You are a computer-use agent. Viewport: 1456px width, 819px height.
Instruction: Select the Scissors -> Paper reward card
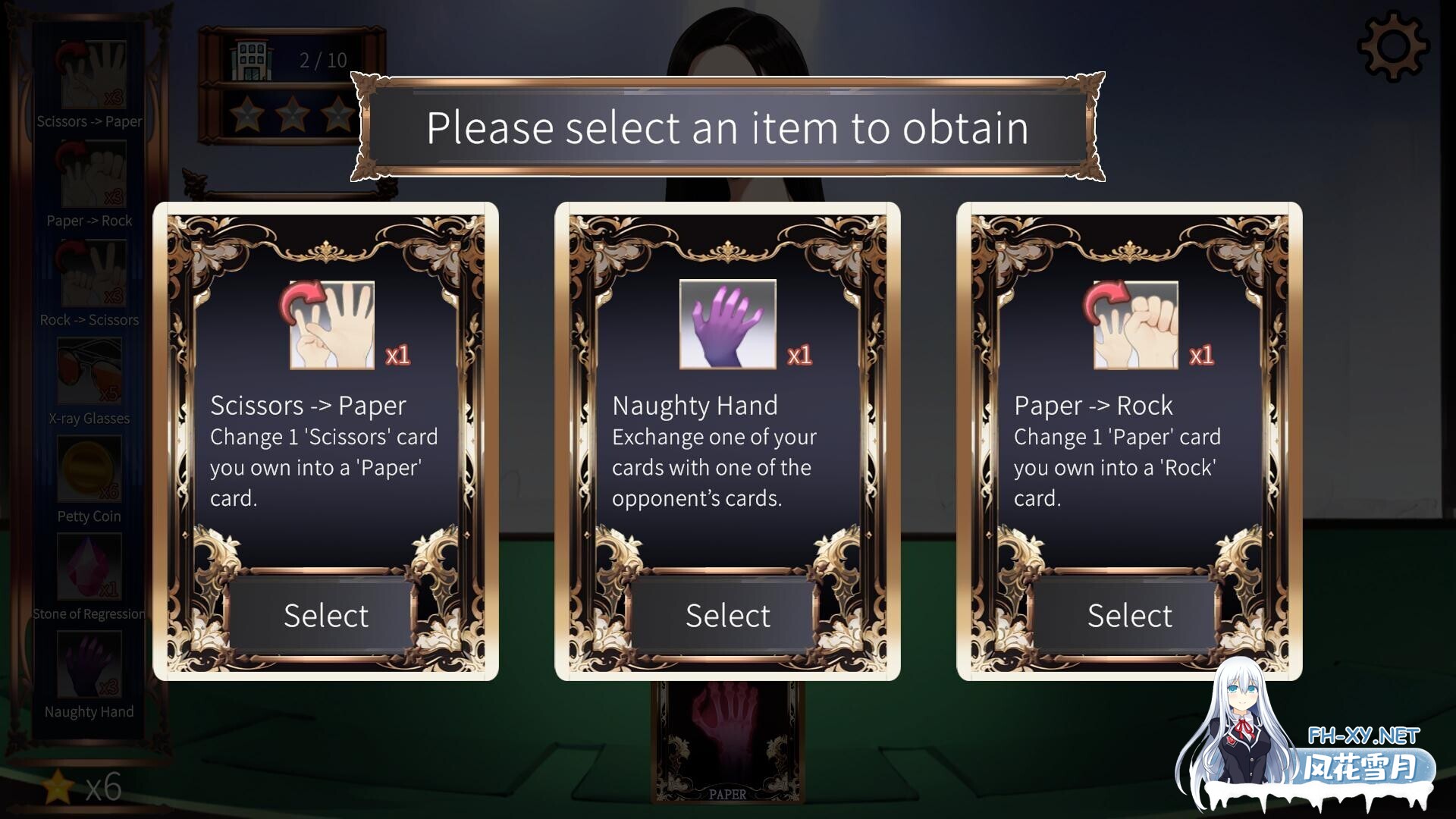[325, 615]
